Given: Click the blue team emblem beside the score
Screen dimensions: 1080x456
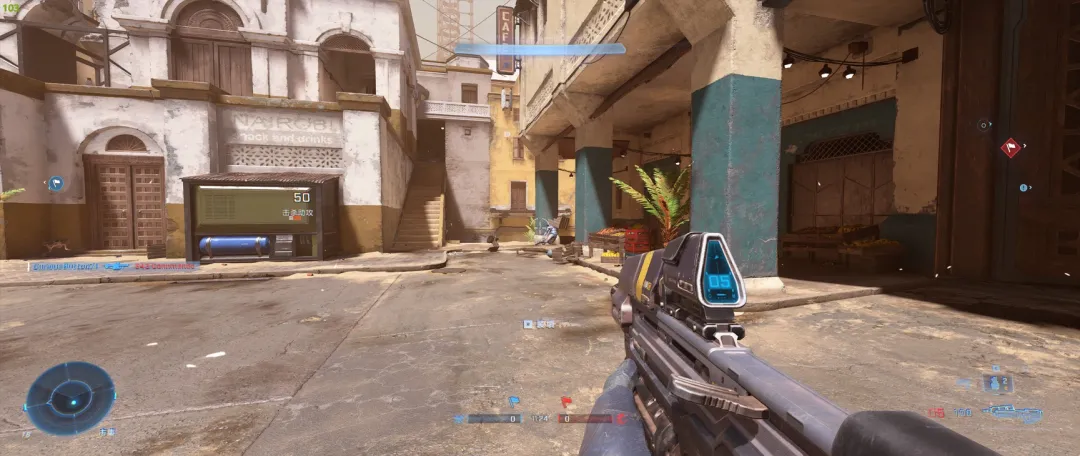Looking at the screenshot, I should (x=460, y=418).
